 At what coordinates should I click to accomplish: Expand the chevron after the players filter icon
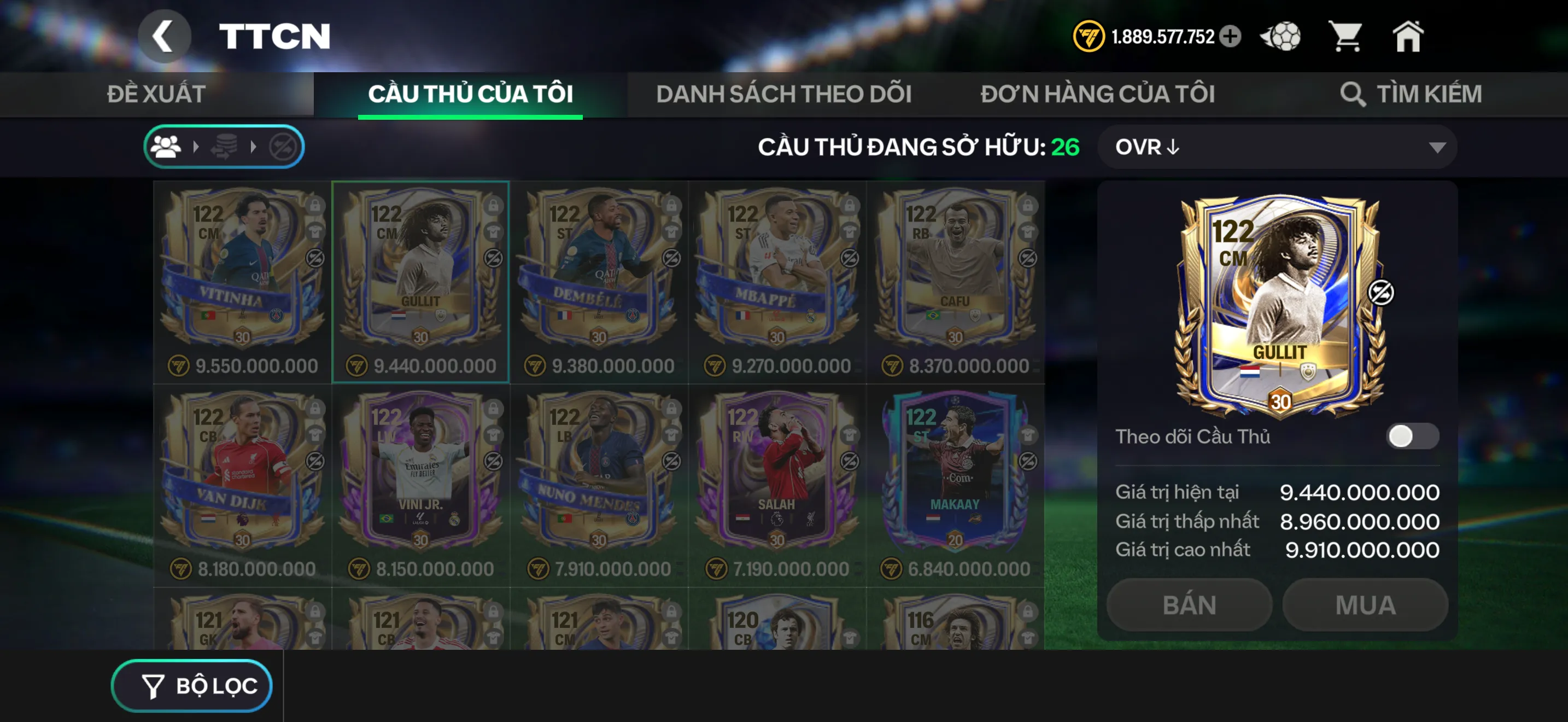[x=196, y=146]
